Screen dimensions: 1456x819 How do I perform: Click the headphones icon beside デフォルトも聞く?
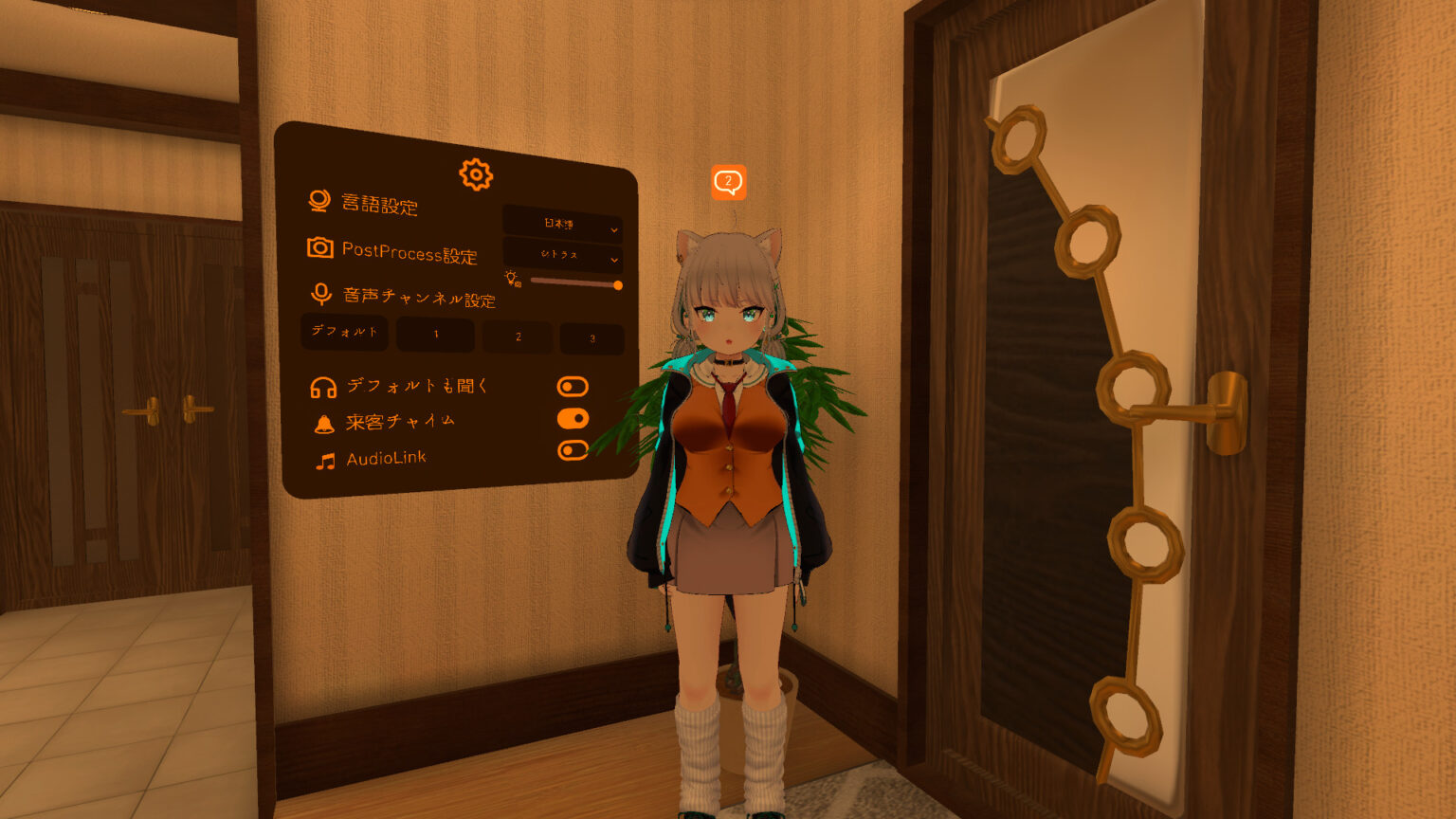point(321,385)
